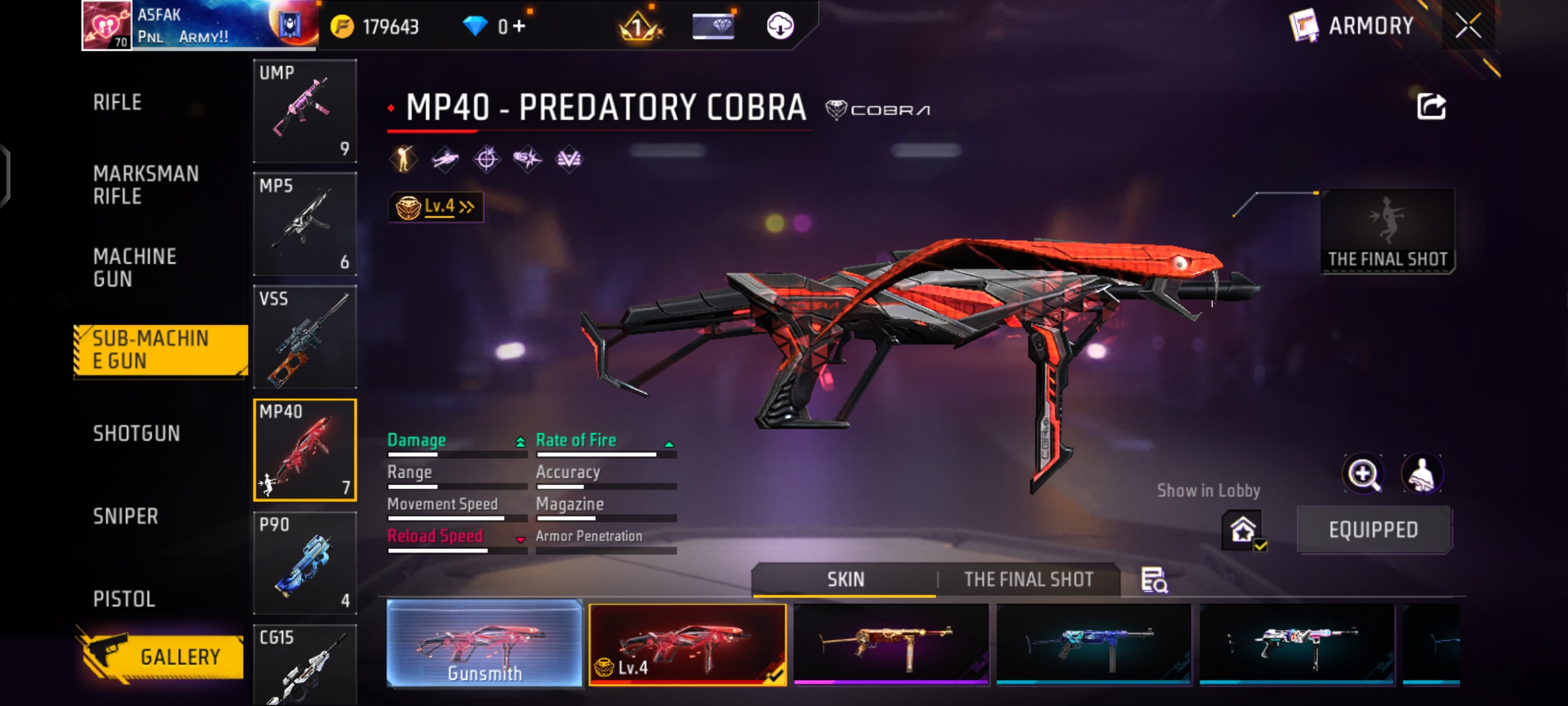Share the weapon skin
The image size is (1568, 706).
1431,107
